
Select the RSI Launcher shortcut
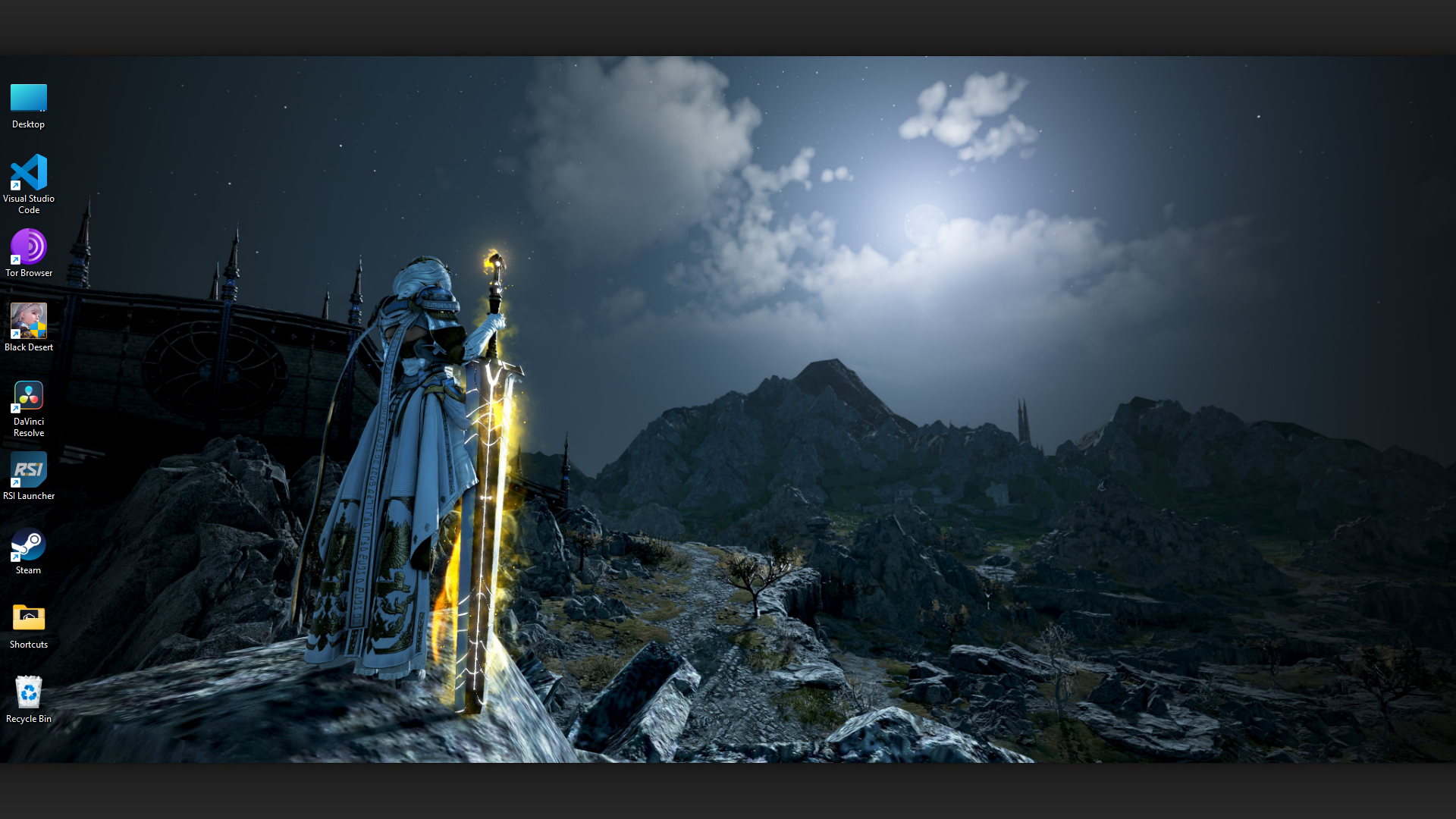[28, 469]
